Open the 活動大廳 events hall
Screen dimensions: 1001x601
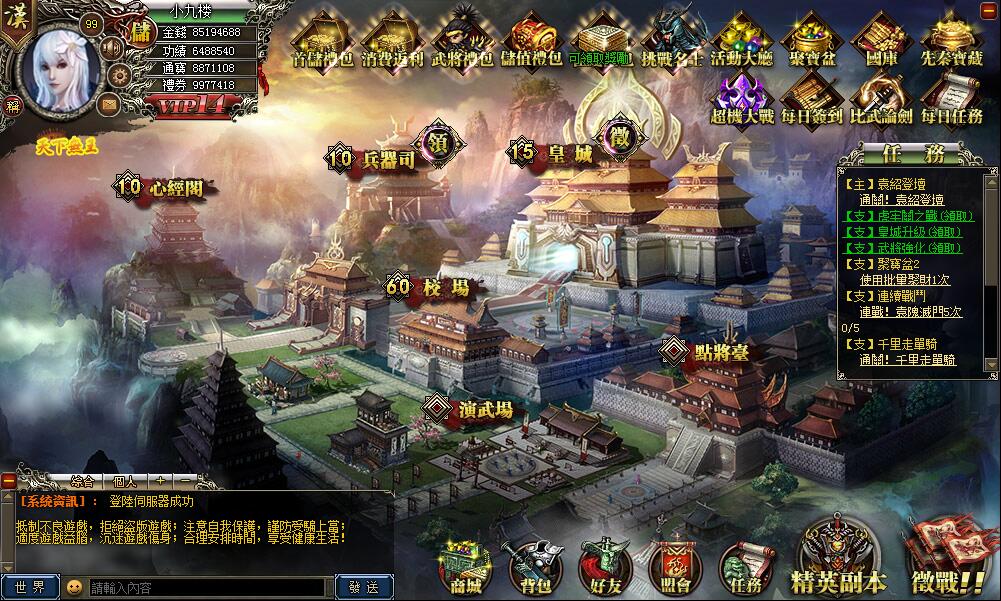coord(741,40)
